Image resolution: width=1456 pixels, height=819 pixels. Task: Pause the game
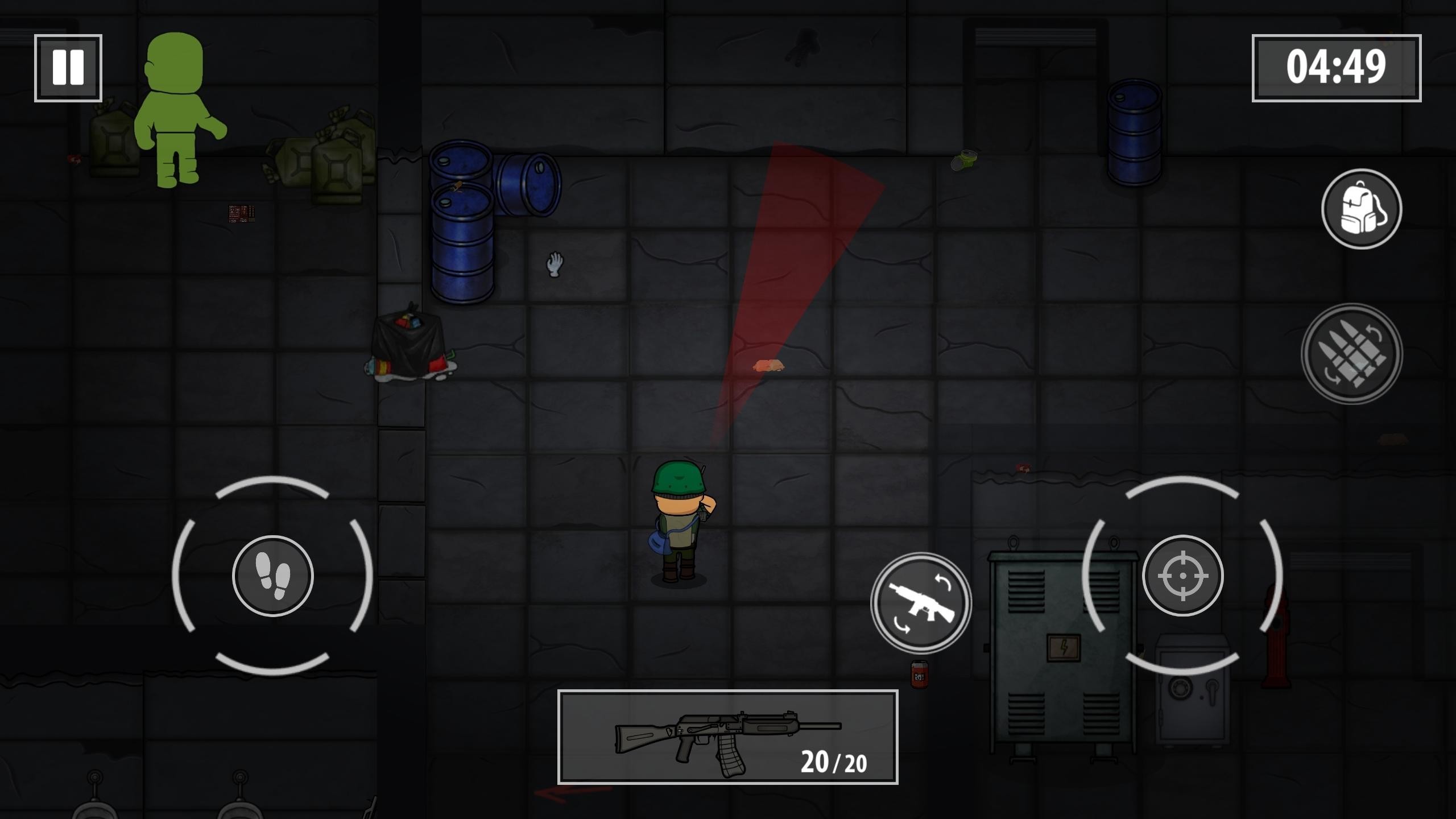pyautogui.click(x=68, y=68)
